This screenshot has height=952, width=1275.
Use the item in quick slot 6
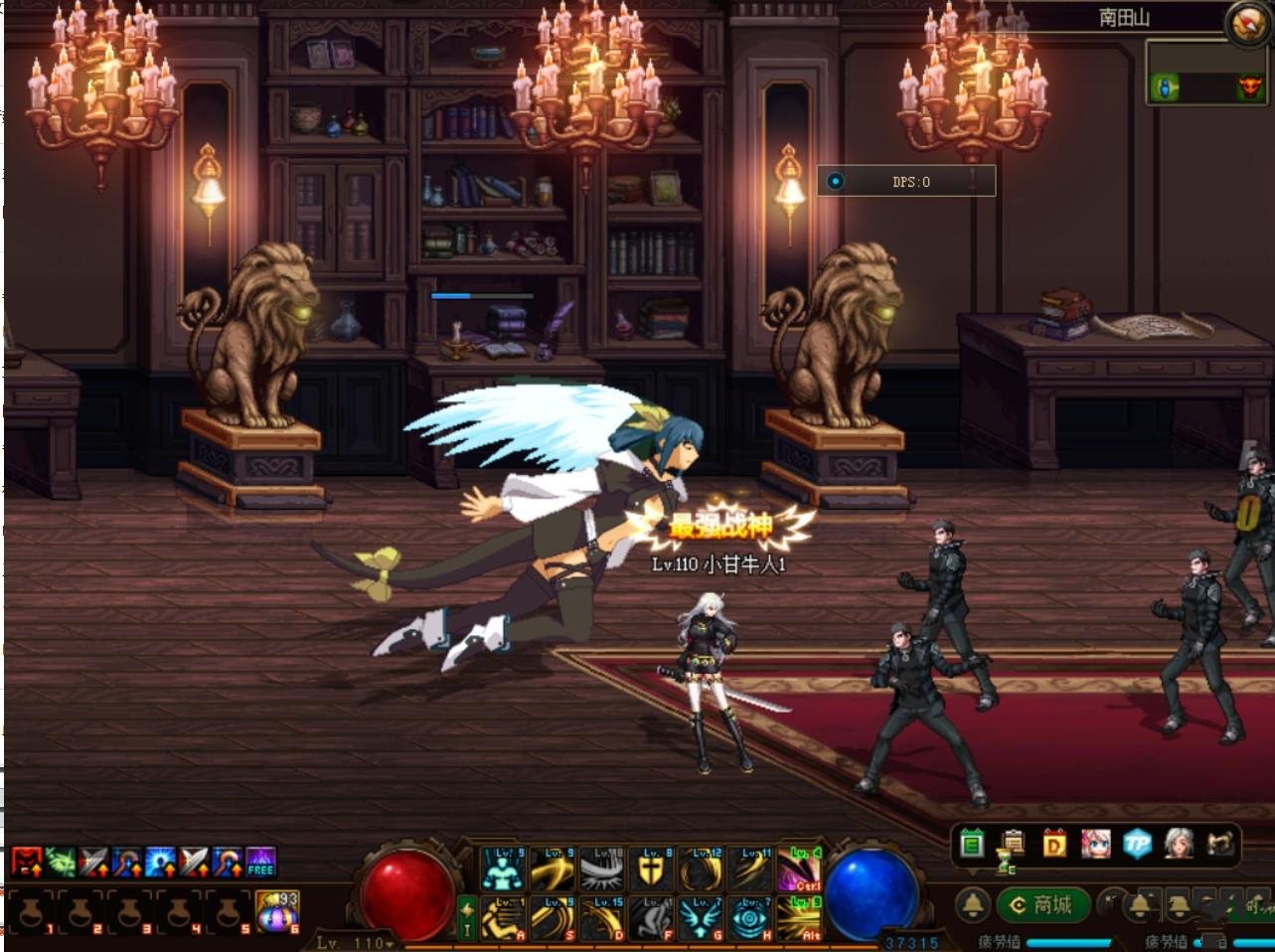point(278,911)
